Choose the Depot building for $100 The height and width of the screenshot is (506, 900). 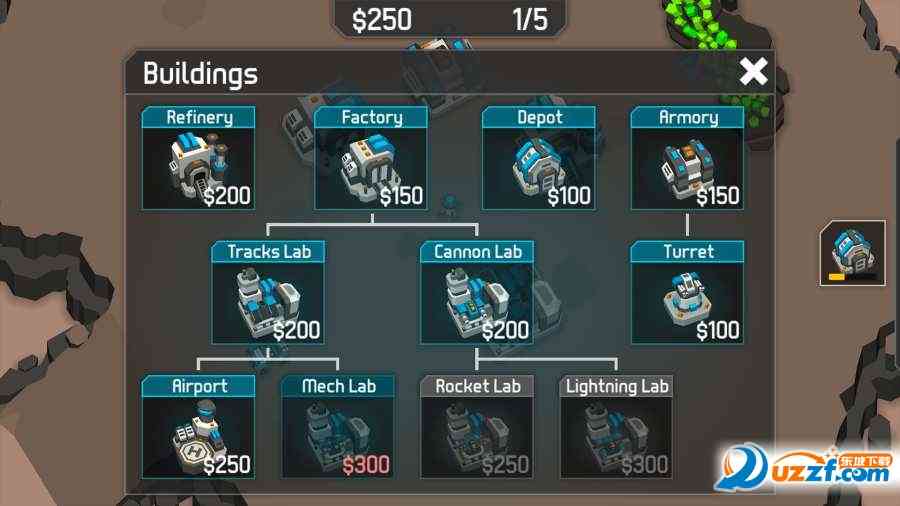click(x=539, y=159)
